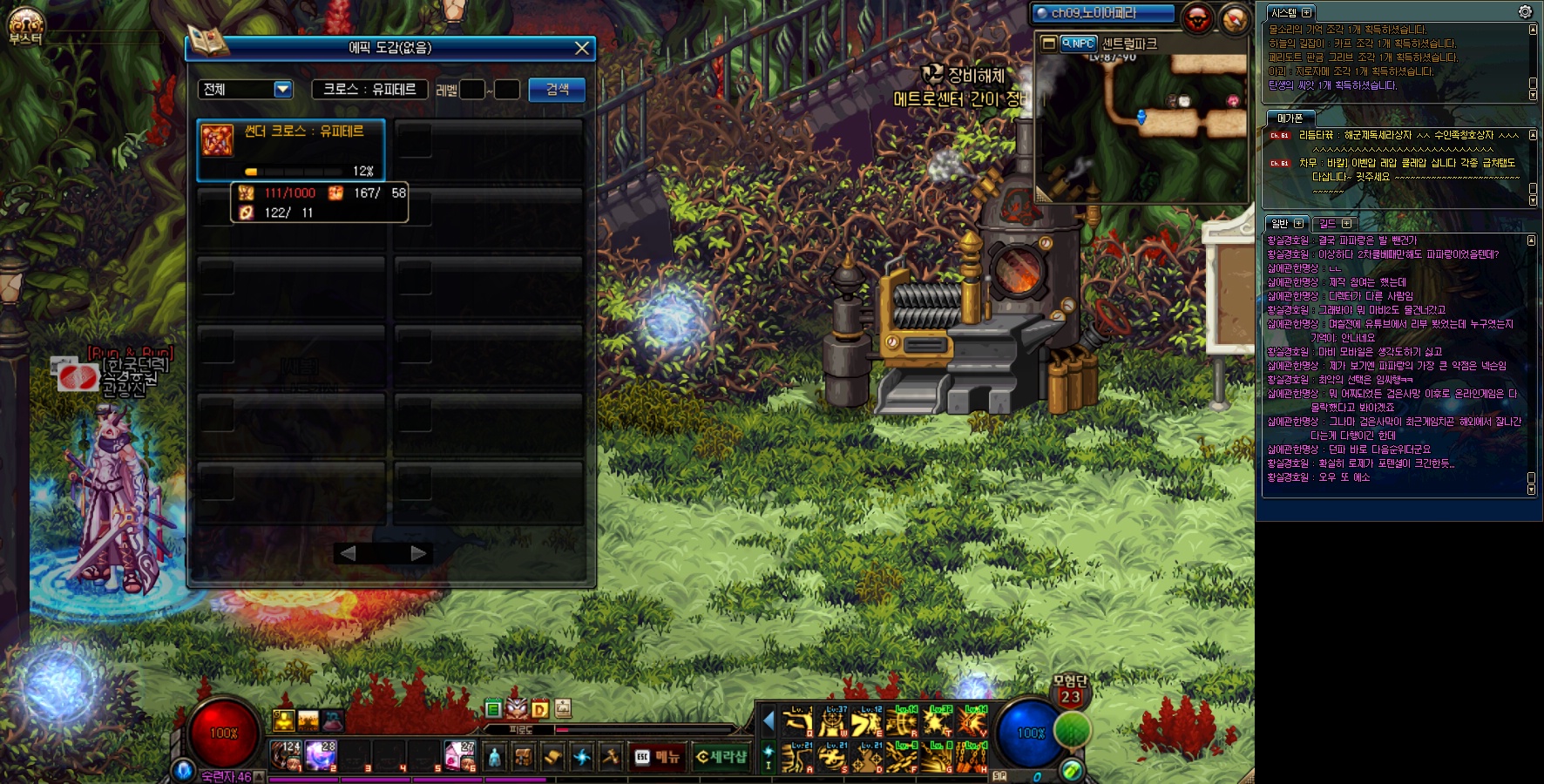Click the 부스터 booster icon
Screen dimensions: 1544x784
[25, 26]
